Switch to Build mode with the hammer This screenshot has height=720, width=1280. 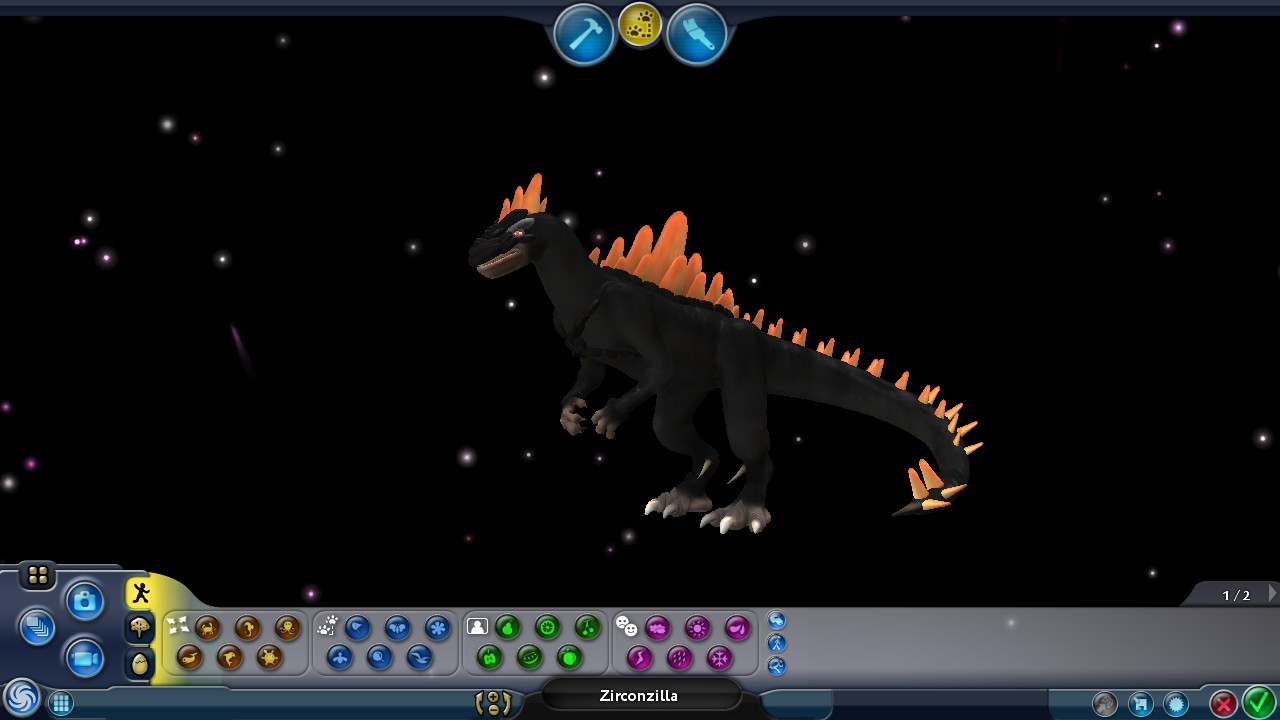tap(583, 31)
